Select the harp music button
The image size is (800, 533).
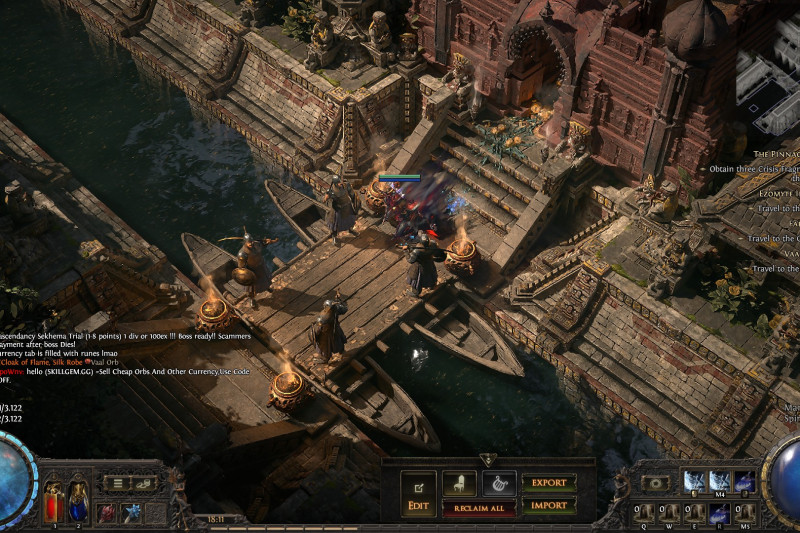click(498, 484)
